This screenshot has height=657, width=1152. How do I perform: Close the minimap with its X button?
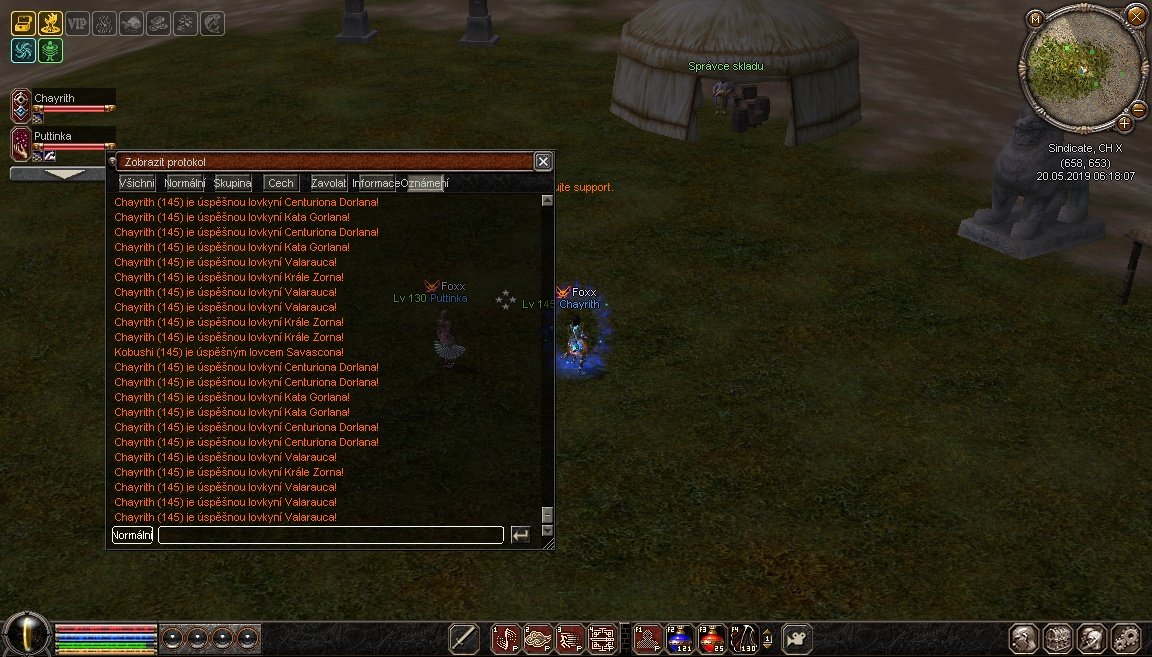[1136, 15]
